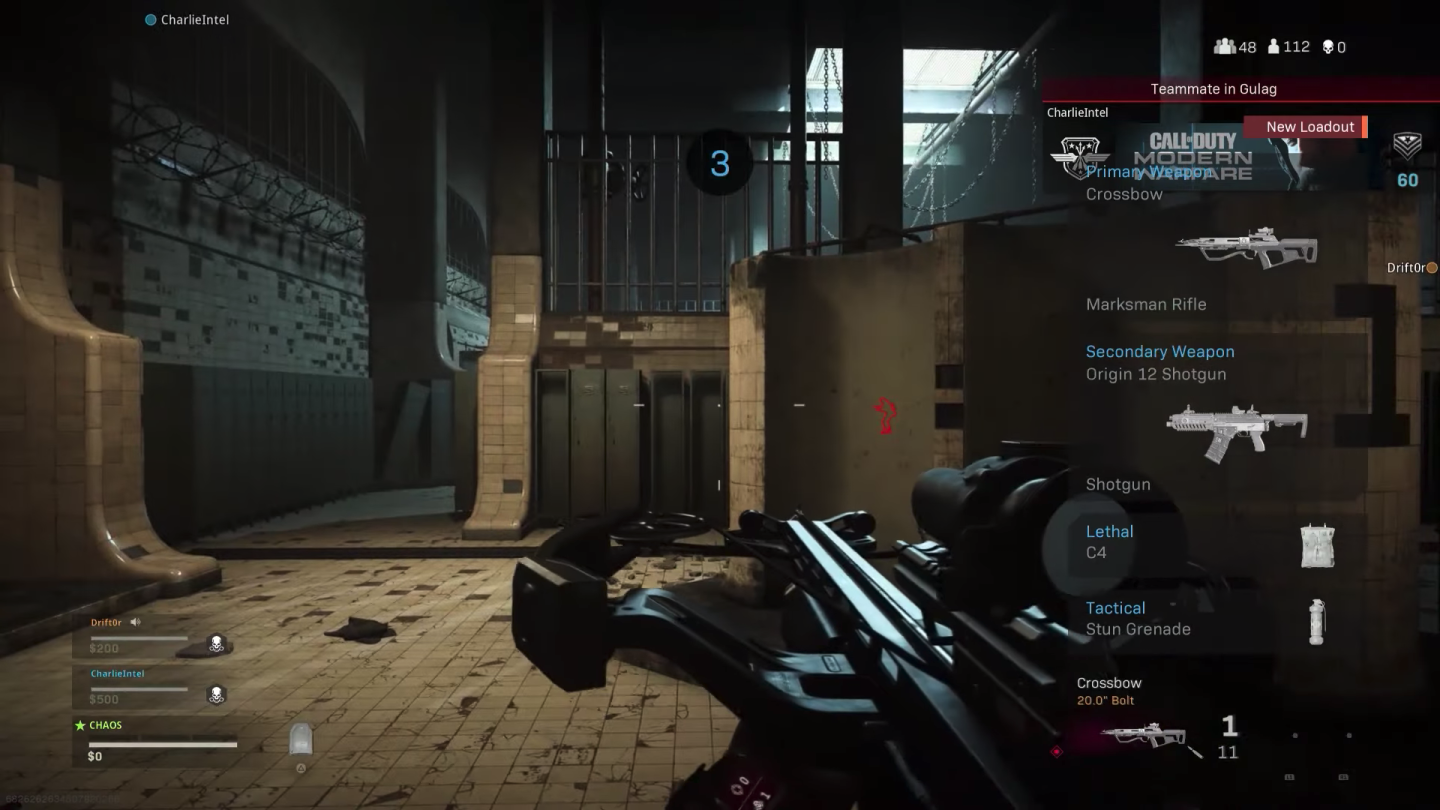Mute Drift0r using the speaker icon
The height and width of the screenshot is (810, 1440).
coord(136,621)
